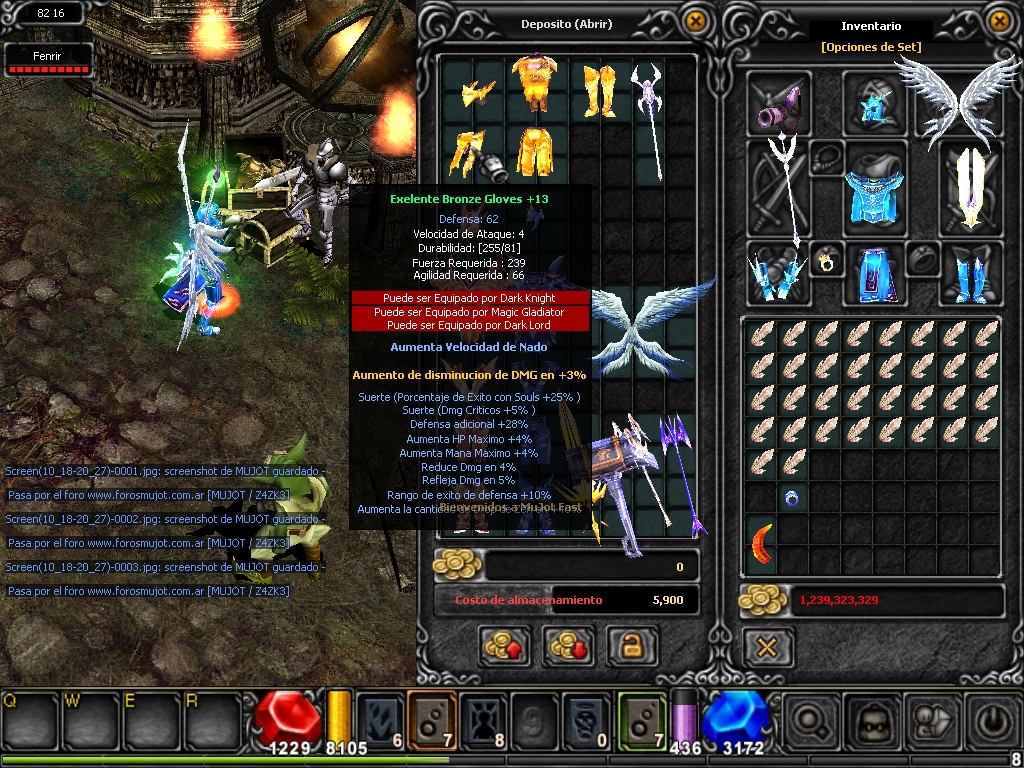Screen dimensions: 1024x768
Task: Click the withdraw zen coins button
Action: (568, 646)
